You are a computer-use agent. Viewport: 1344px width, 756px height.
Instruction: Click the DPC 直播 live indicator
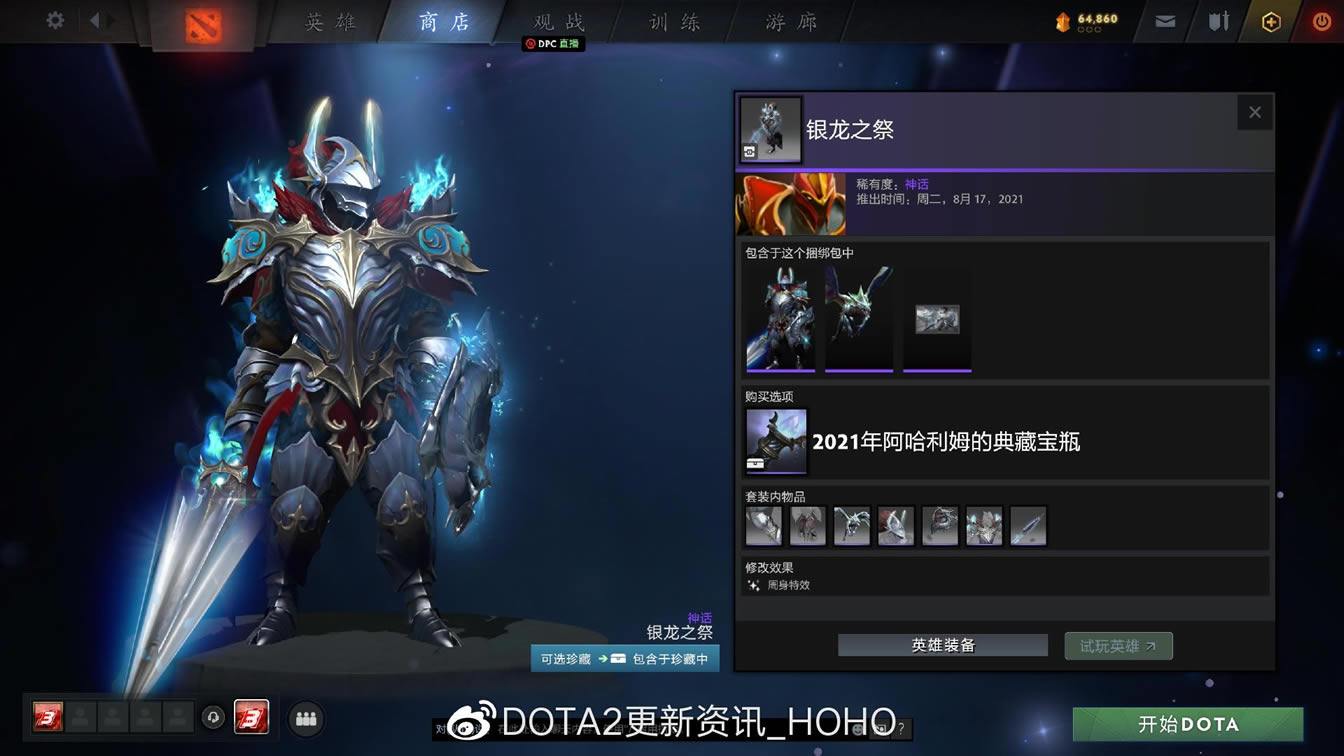point(551,44)
